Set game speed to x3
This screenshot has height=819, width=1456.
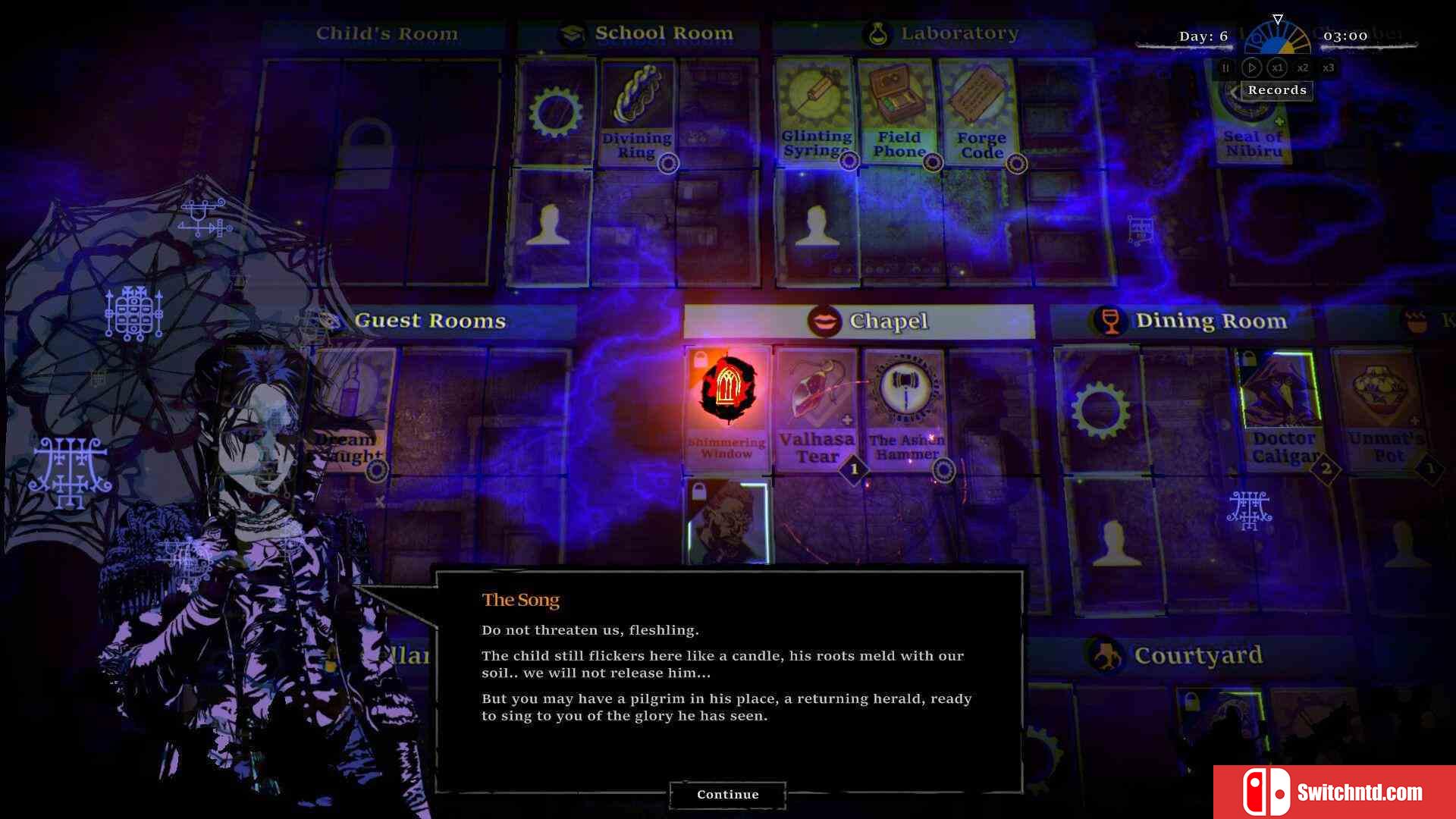(1329, 68)
